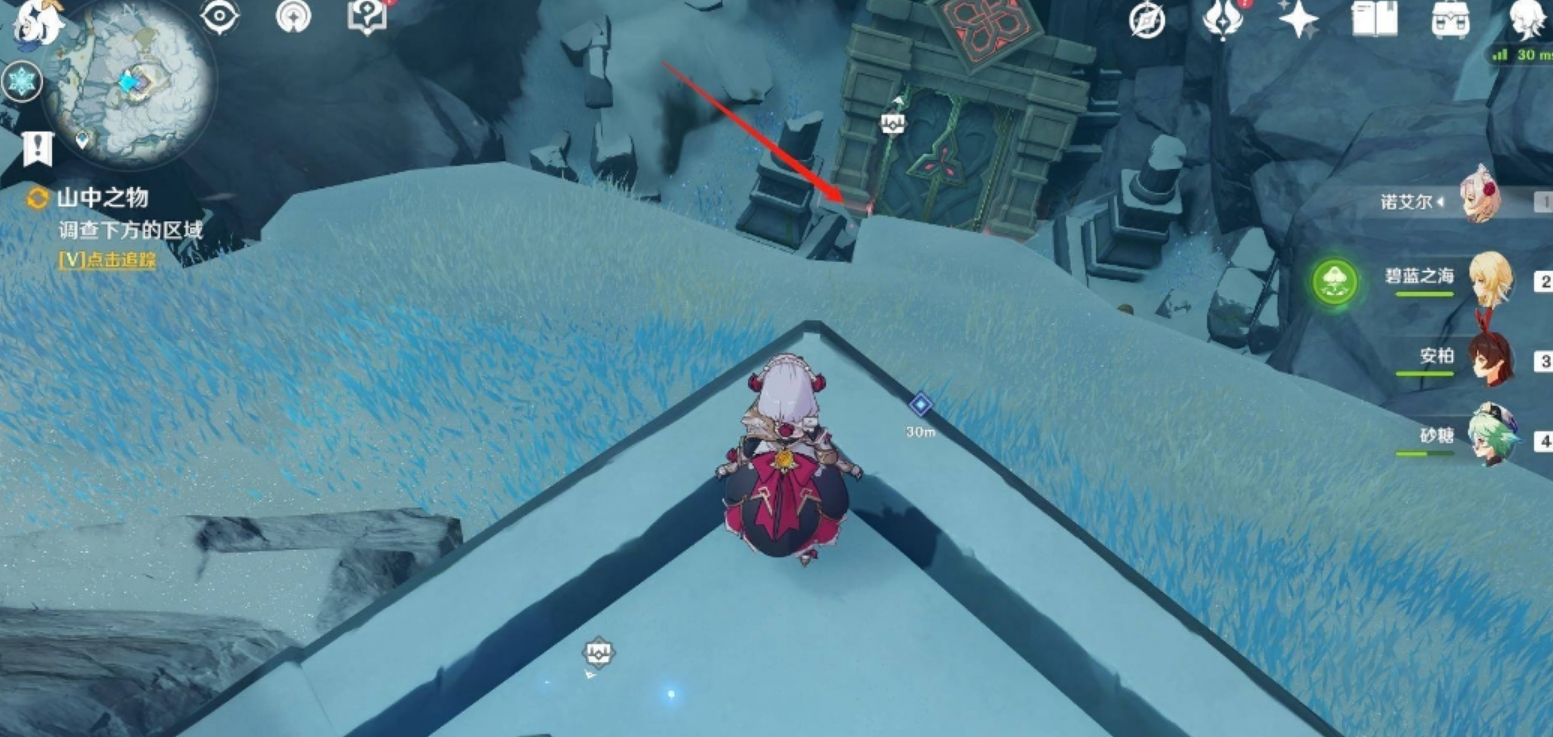This screenshot has width=1553, height=737.
Task: Open the winged emblem icon with red badge
Action: point(1221,20)
